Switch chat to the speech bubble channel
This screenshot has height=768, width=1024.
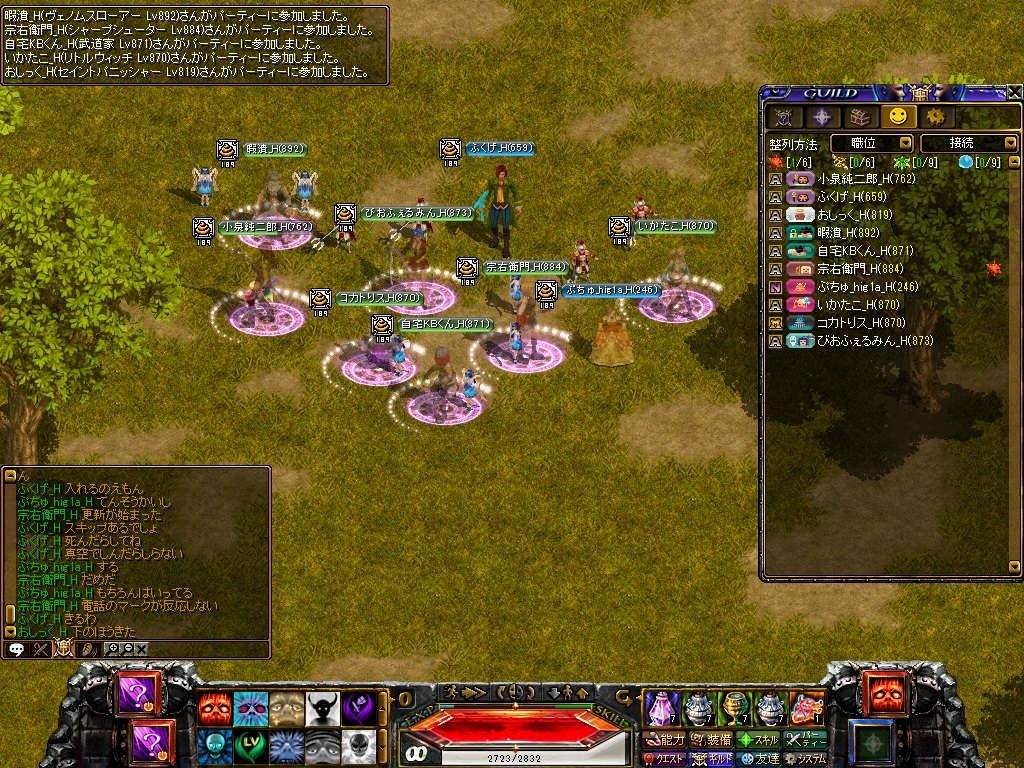[16, 648]
